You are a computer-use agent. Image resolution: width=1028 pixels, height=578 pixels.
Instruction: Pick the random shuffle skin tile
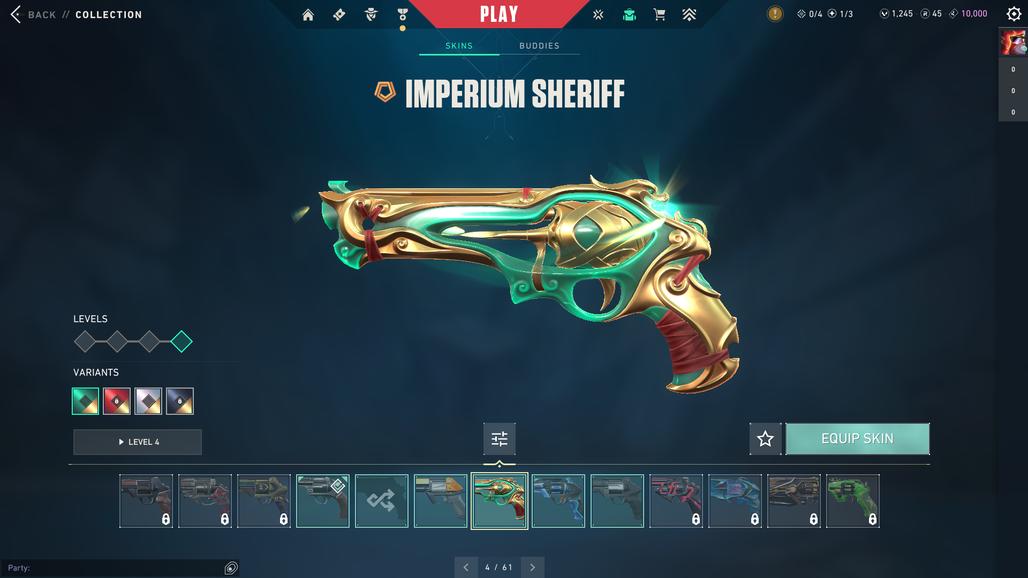pyautogui.click(x=381, y=501)
